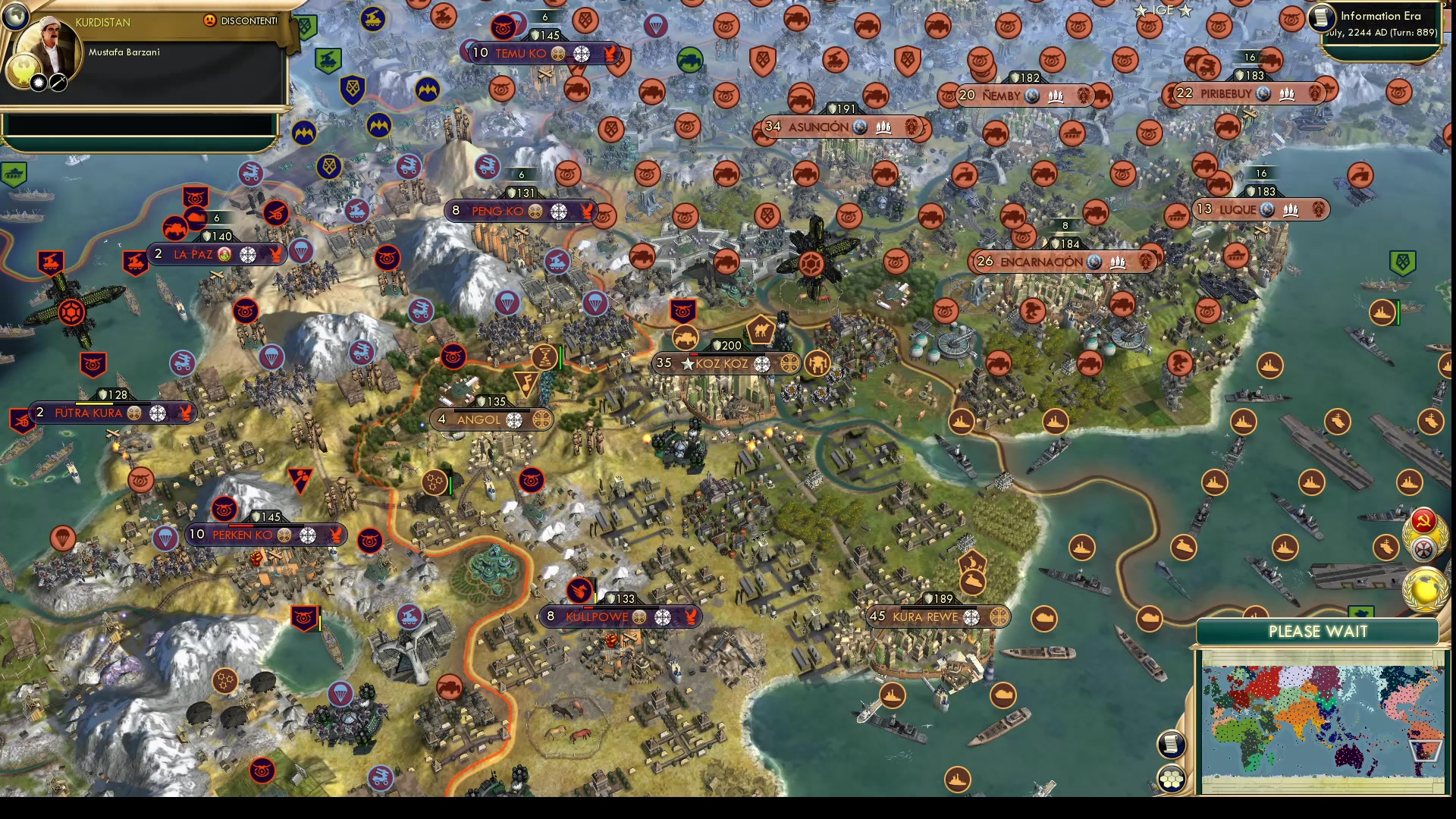Click the red cross religion notification medal
The height and width of the screenshot is (819, 1456).
[1423, 548]
